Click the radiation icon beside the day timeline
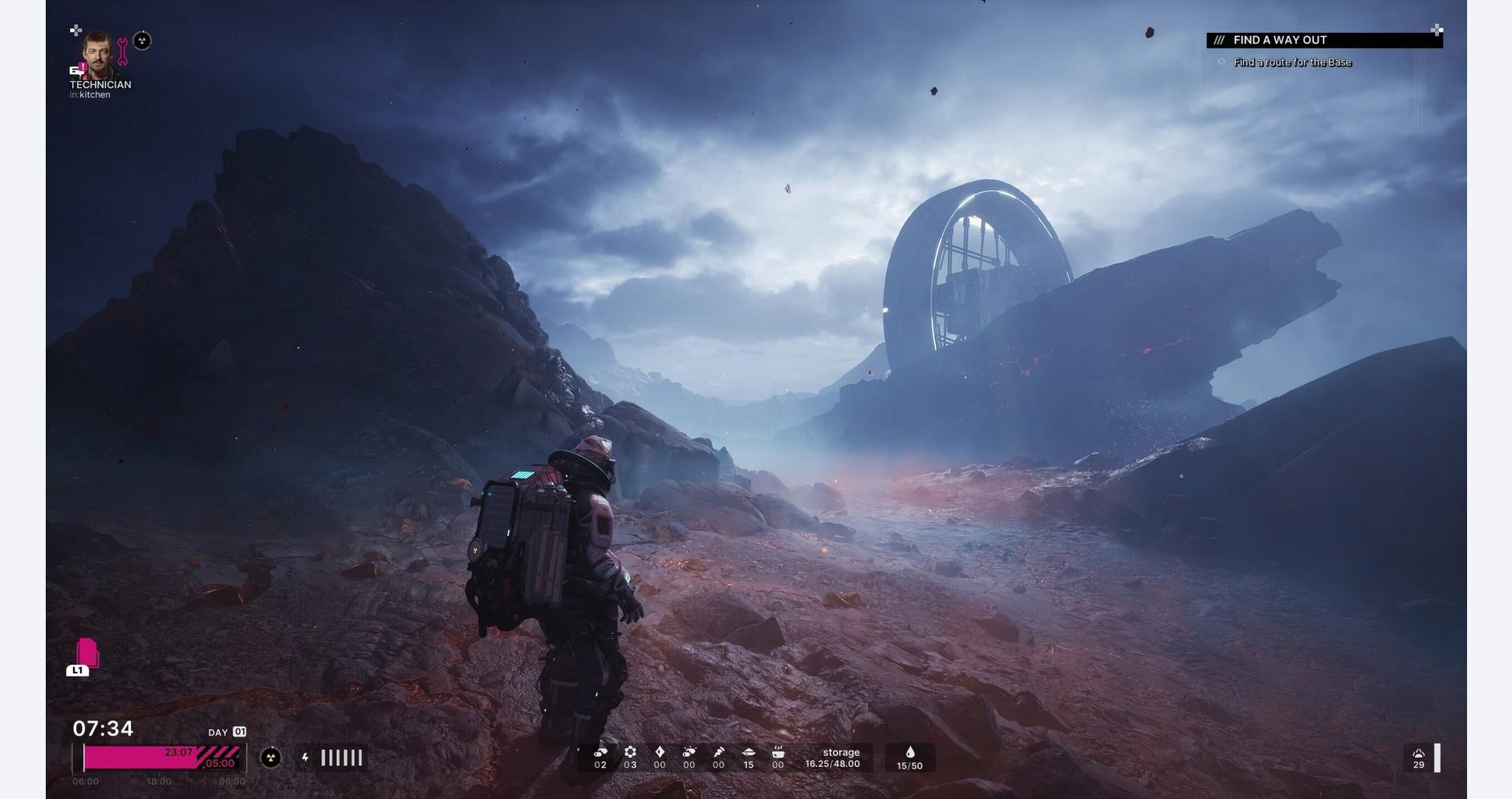 click(x=271, y=757)
